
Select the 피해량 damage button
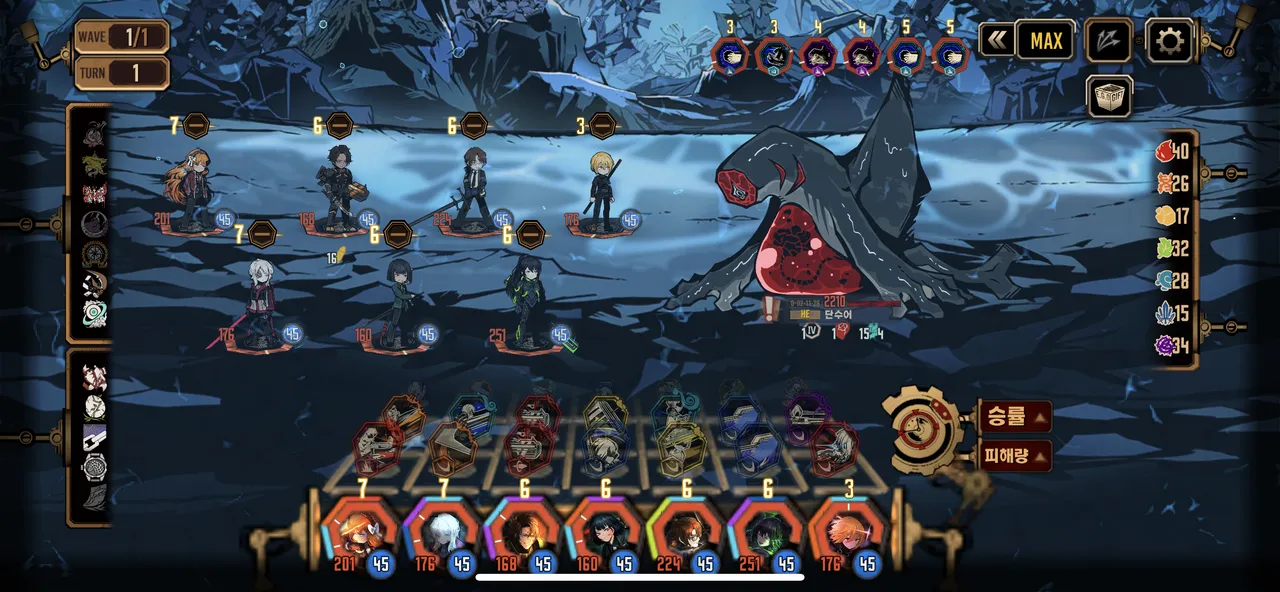click(x=1015, y=455)
